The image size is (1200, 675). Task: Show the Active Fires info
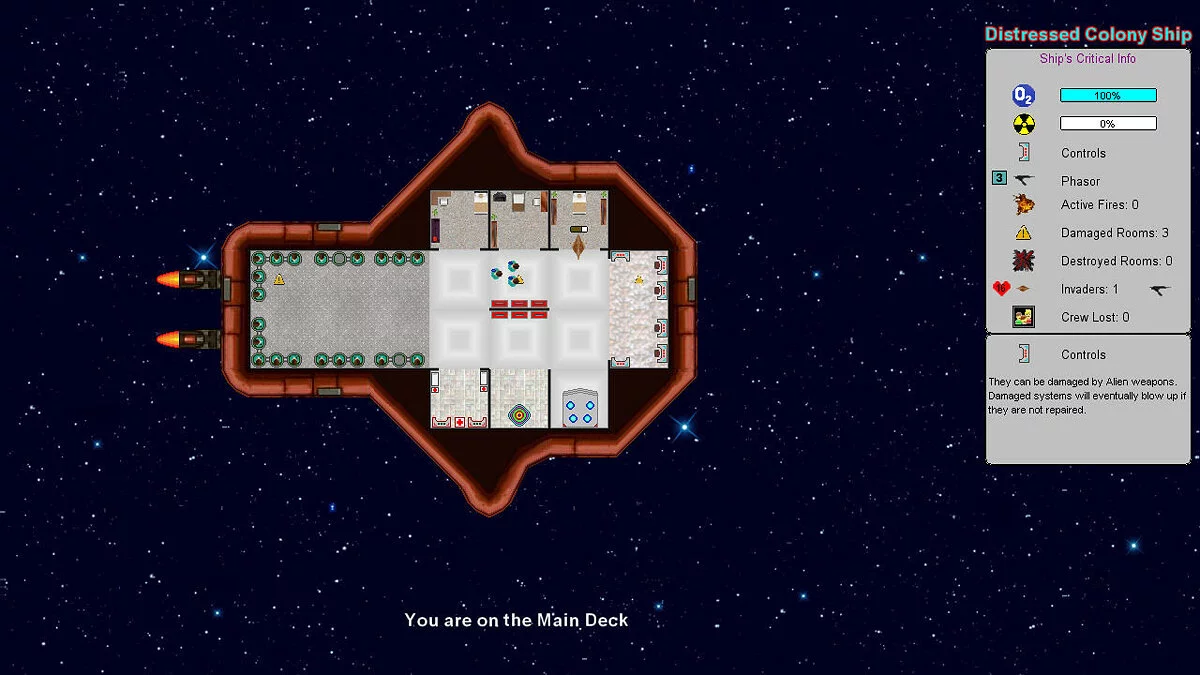coord(1099,205)
